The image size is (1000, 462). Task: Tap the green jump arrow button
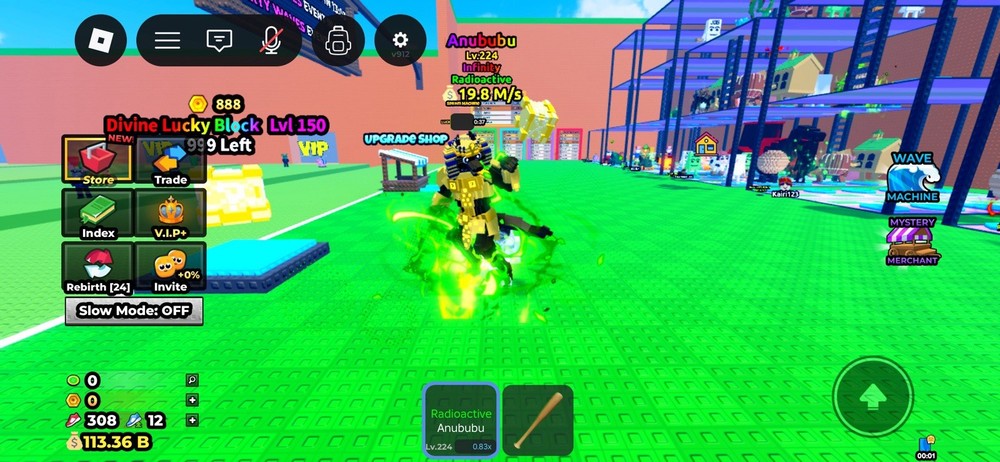coord(872,397)
